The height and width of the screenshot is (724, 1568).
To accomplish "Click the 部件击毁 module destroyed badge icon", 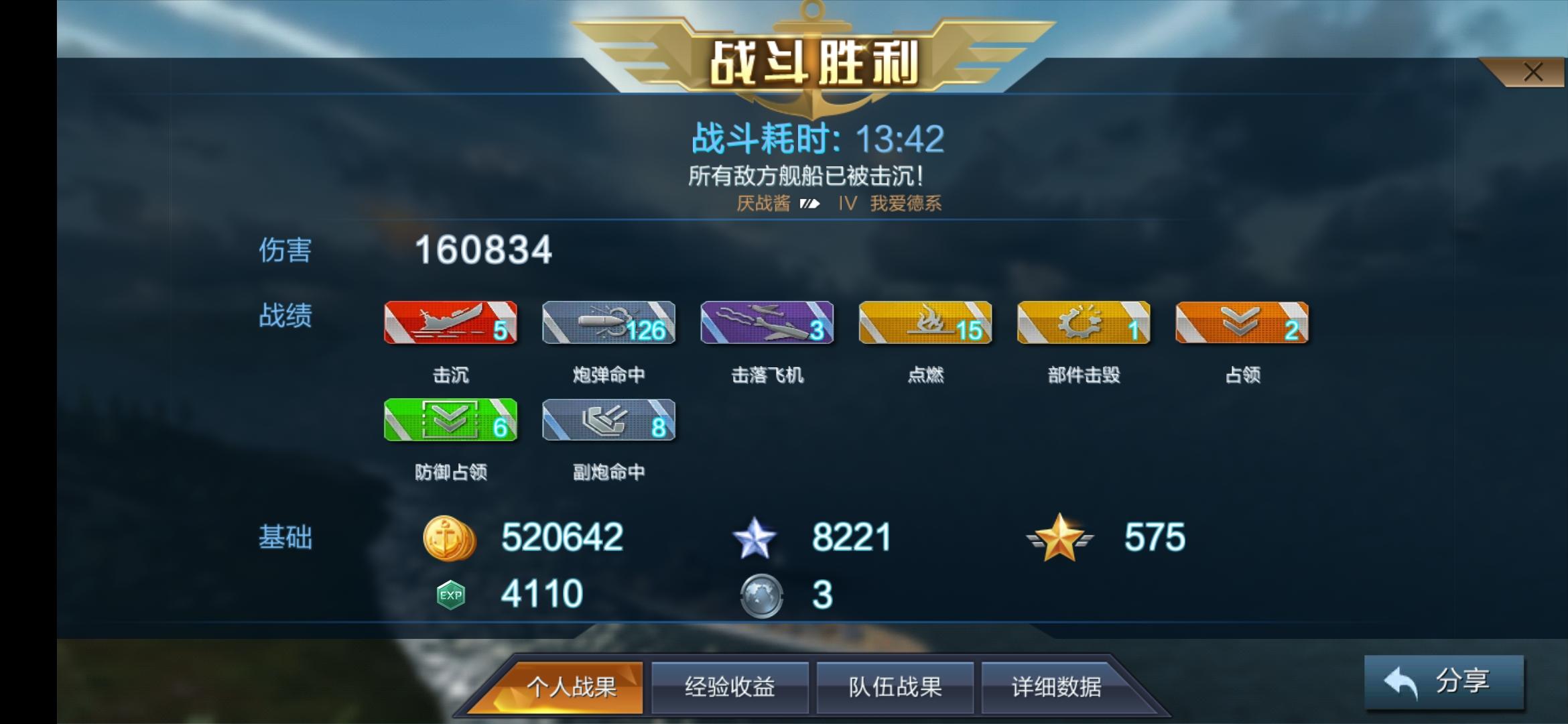I will 1083,324.
